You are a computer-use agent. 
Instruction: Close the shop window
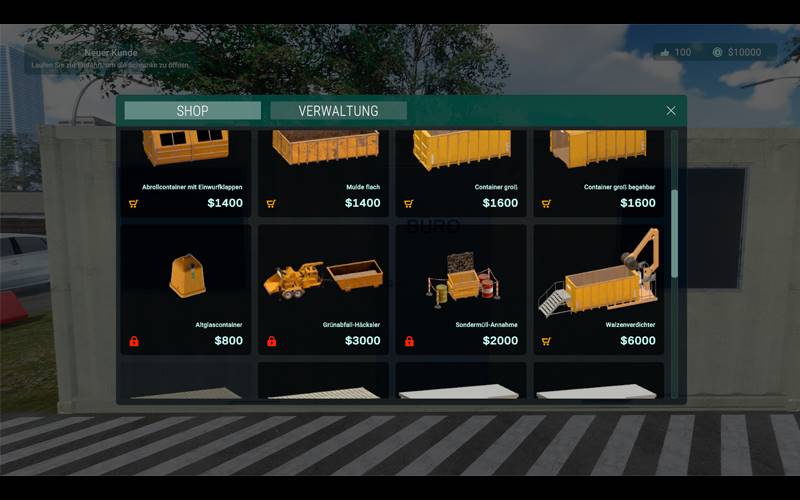671,111
